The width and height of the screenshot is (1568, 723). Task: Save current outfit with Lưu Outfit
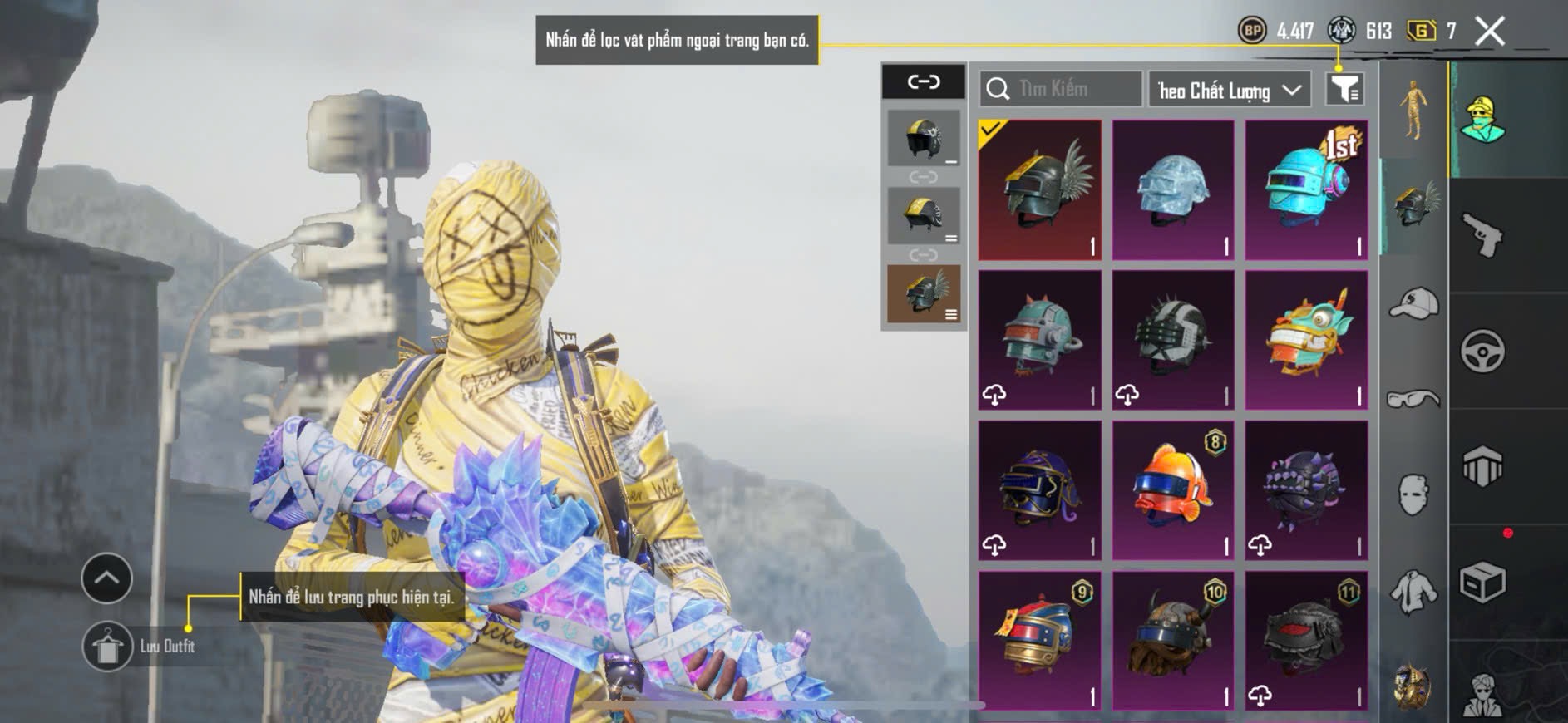click(108, 646)
